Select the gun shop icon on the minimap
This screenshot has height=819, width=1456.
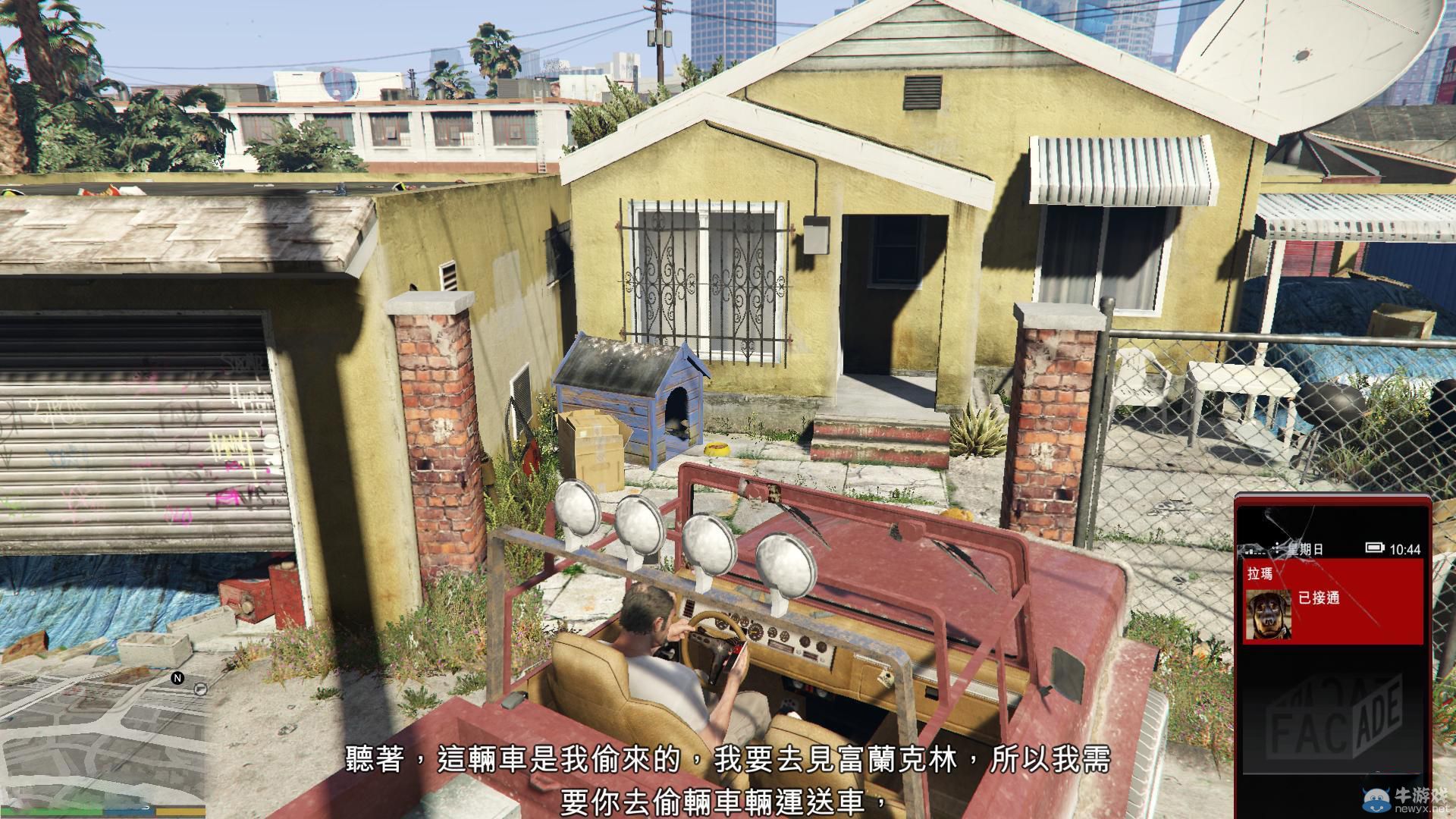tap(200, 690)
